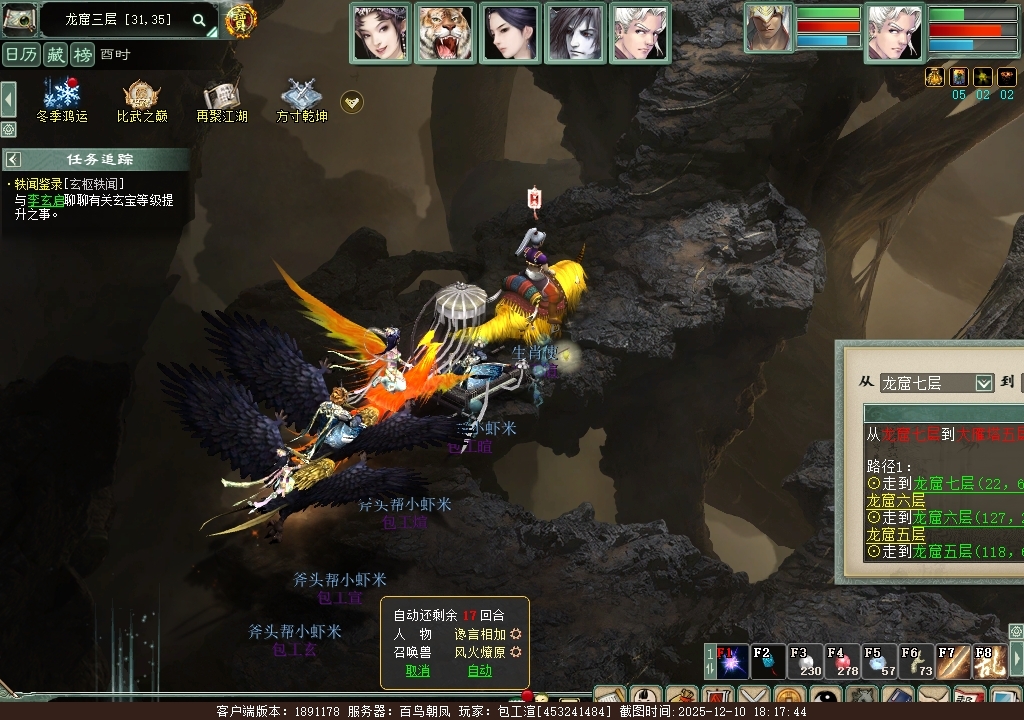The image size is (1024, 720).
Task: Open the 再聚江湖 scroll event
Action: tap(222, 97)
